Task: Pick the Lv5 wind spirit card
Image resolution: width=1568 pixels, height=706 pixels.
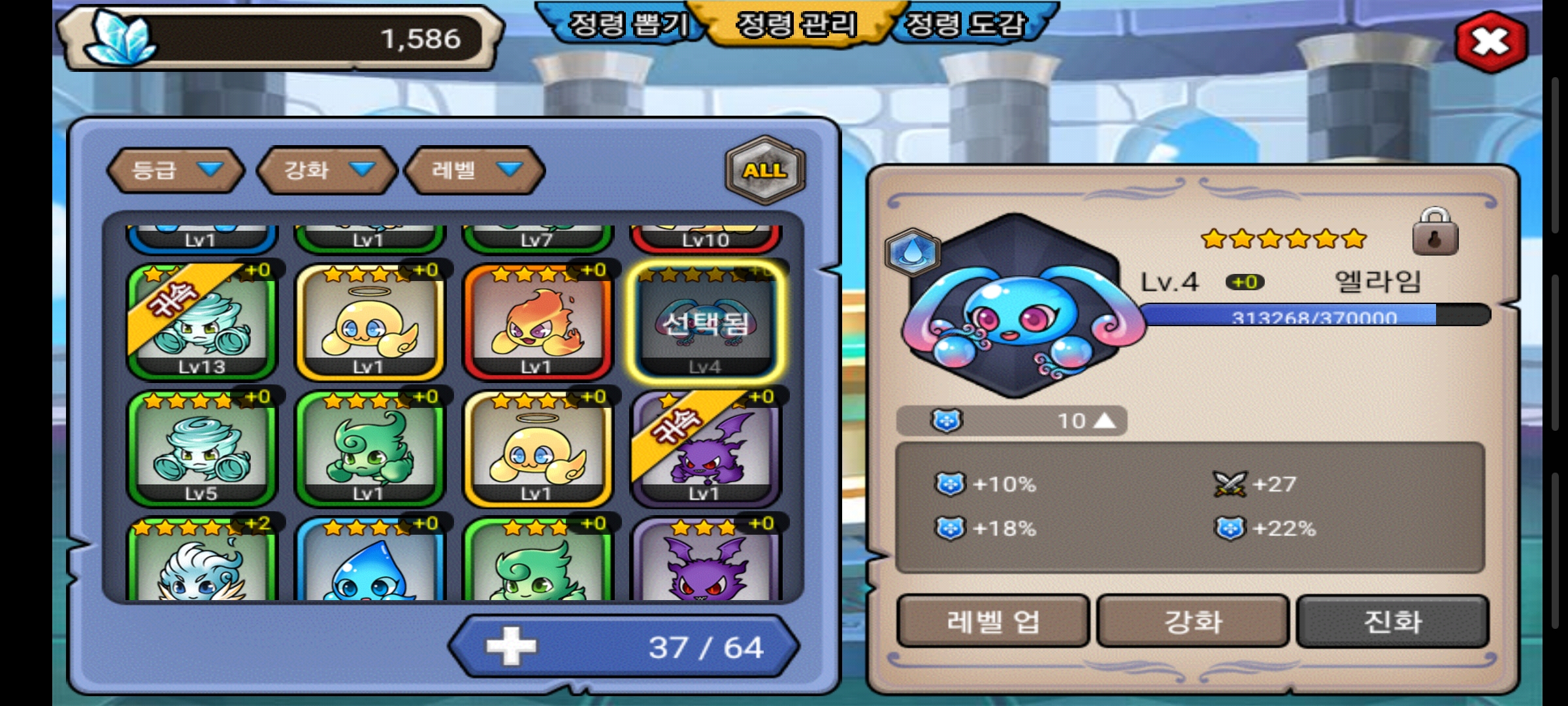Action: tap(201, 448)
